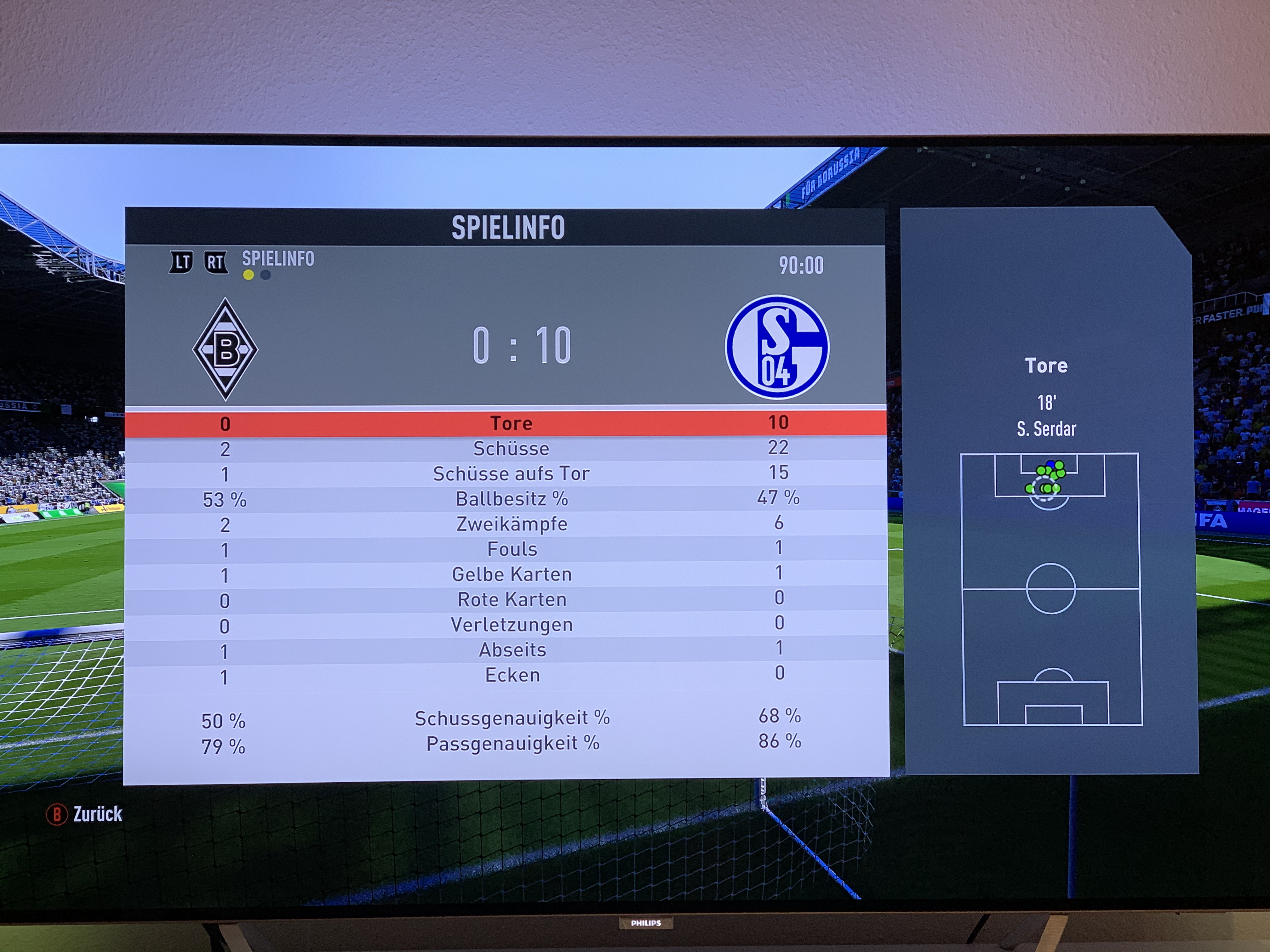Go back with the Zurück button
The height and width of the screenshot is (952, 1270).
(85, 814)
